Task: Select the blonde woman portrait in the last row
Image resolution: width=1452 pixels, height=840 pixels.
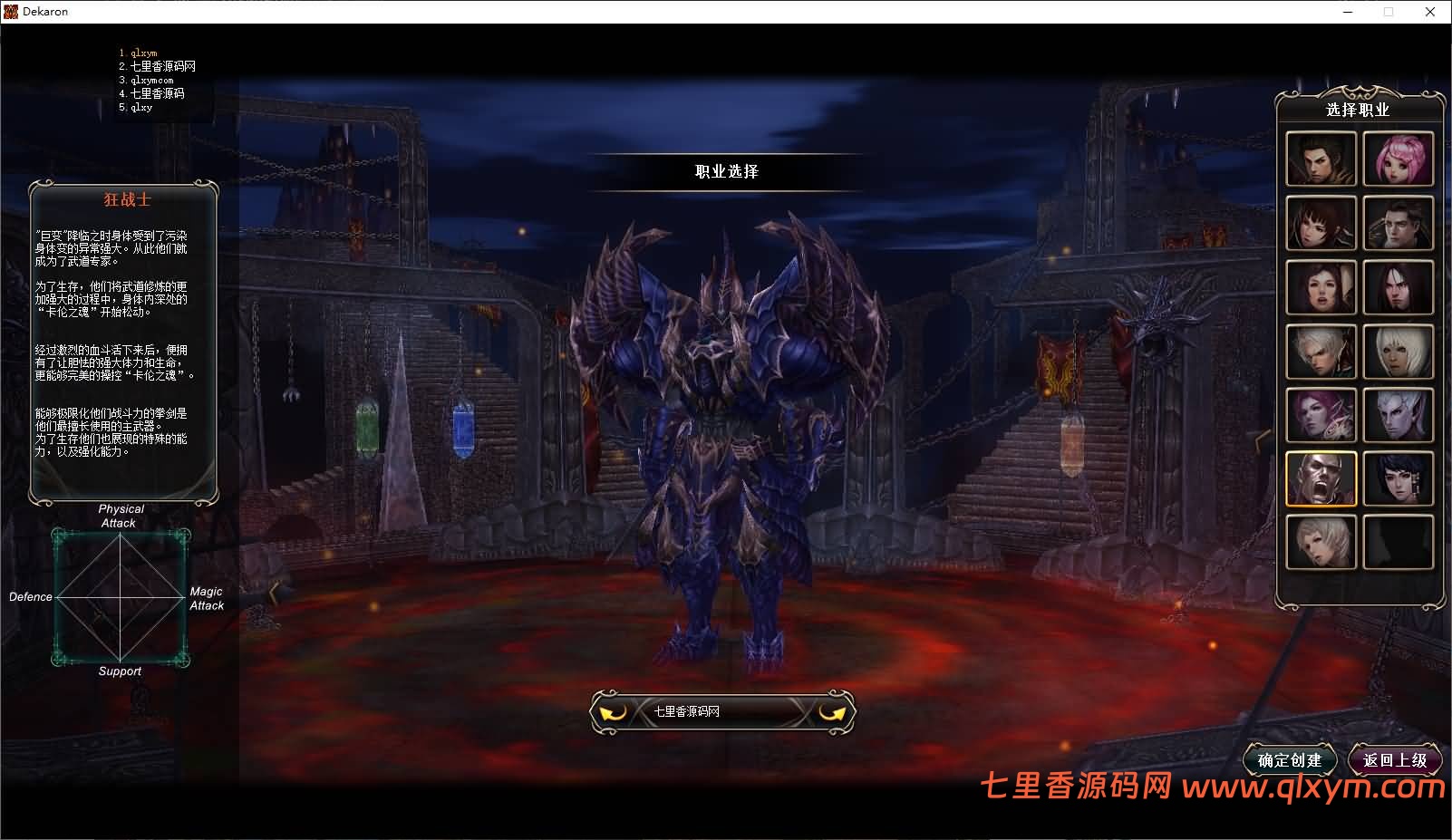Action: pos(1321,542)
